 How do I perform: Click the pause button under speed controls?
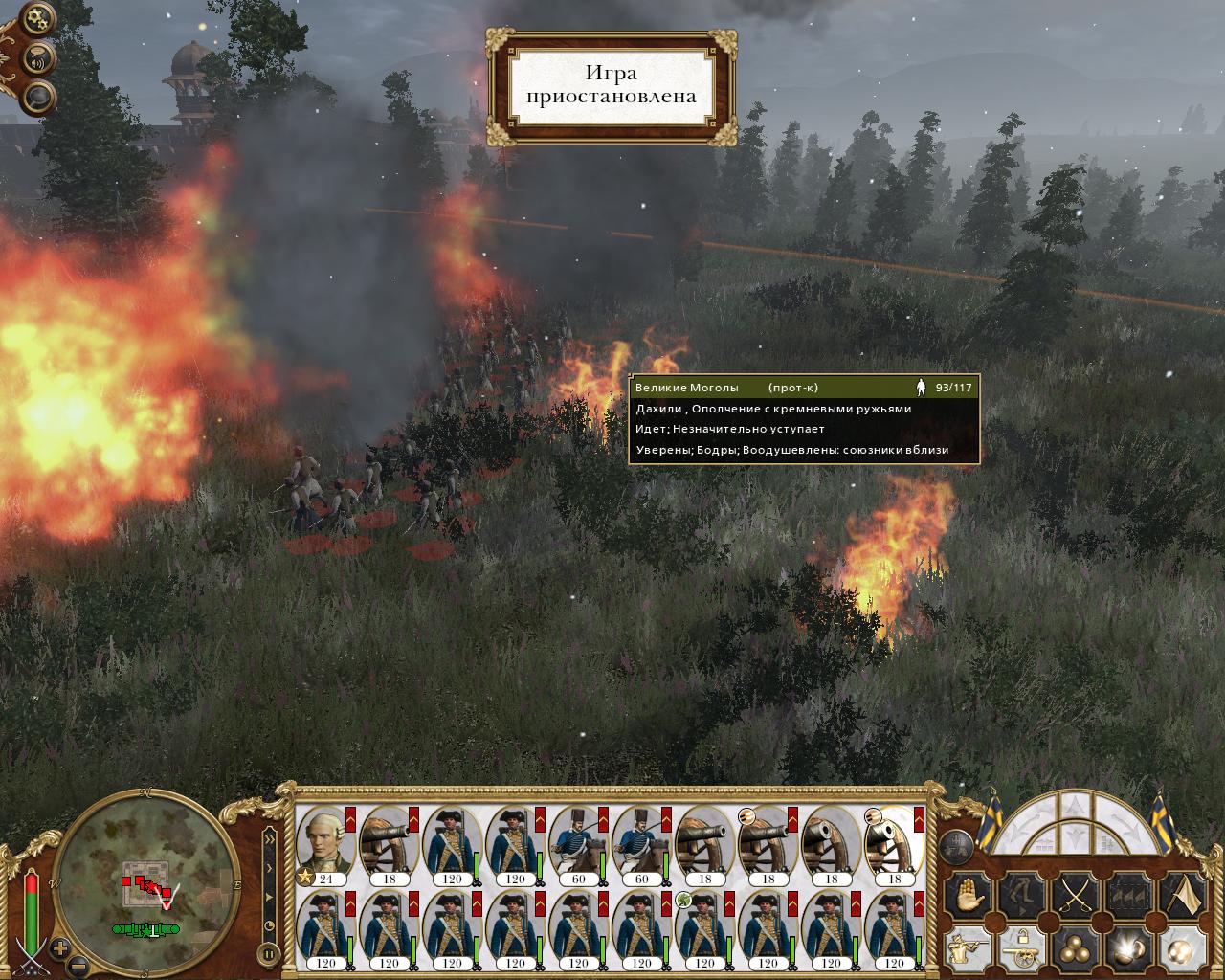269,953
